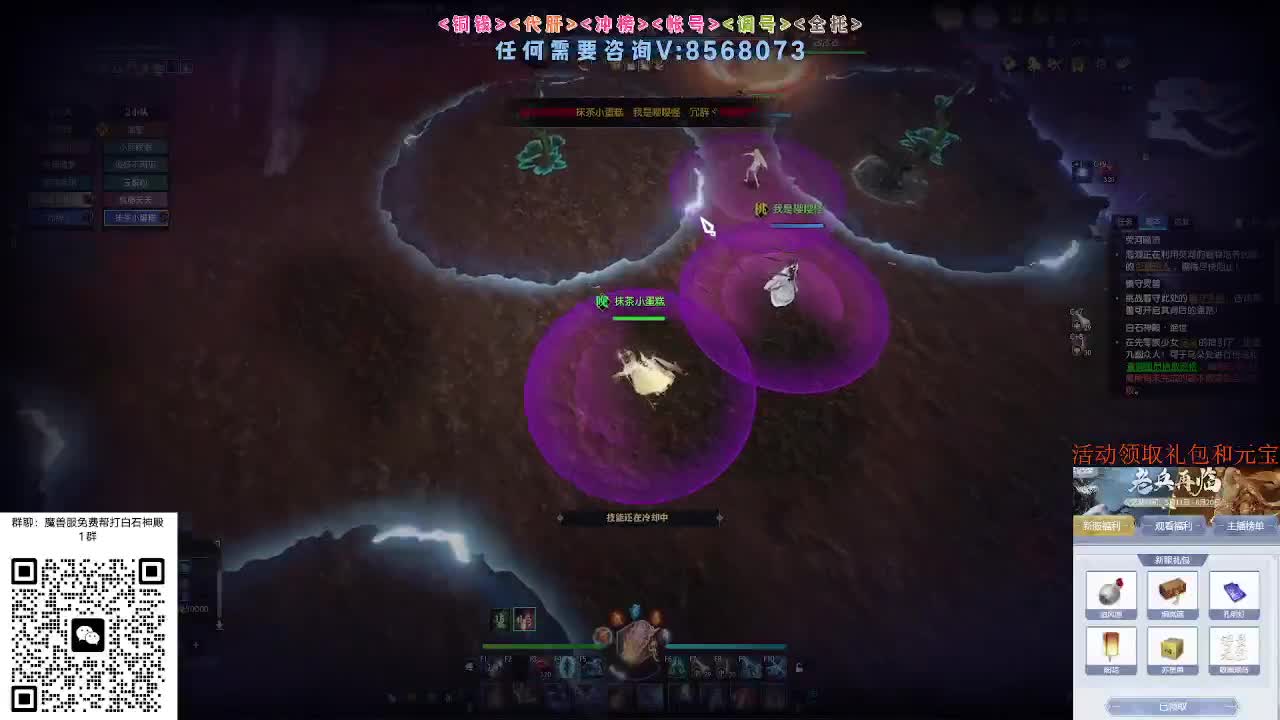The image size is (1280, 720).
Task: Open the blue buff icon above the character panel
Action: coord(634,610)
